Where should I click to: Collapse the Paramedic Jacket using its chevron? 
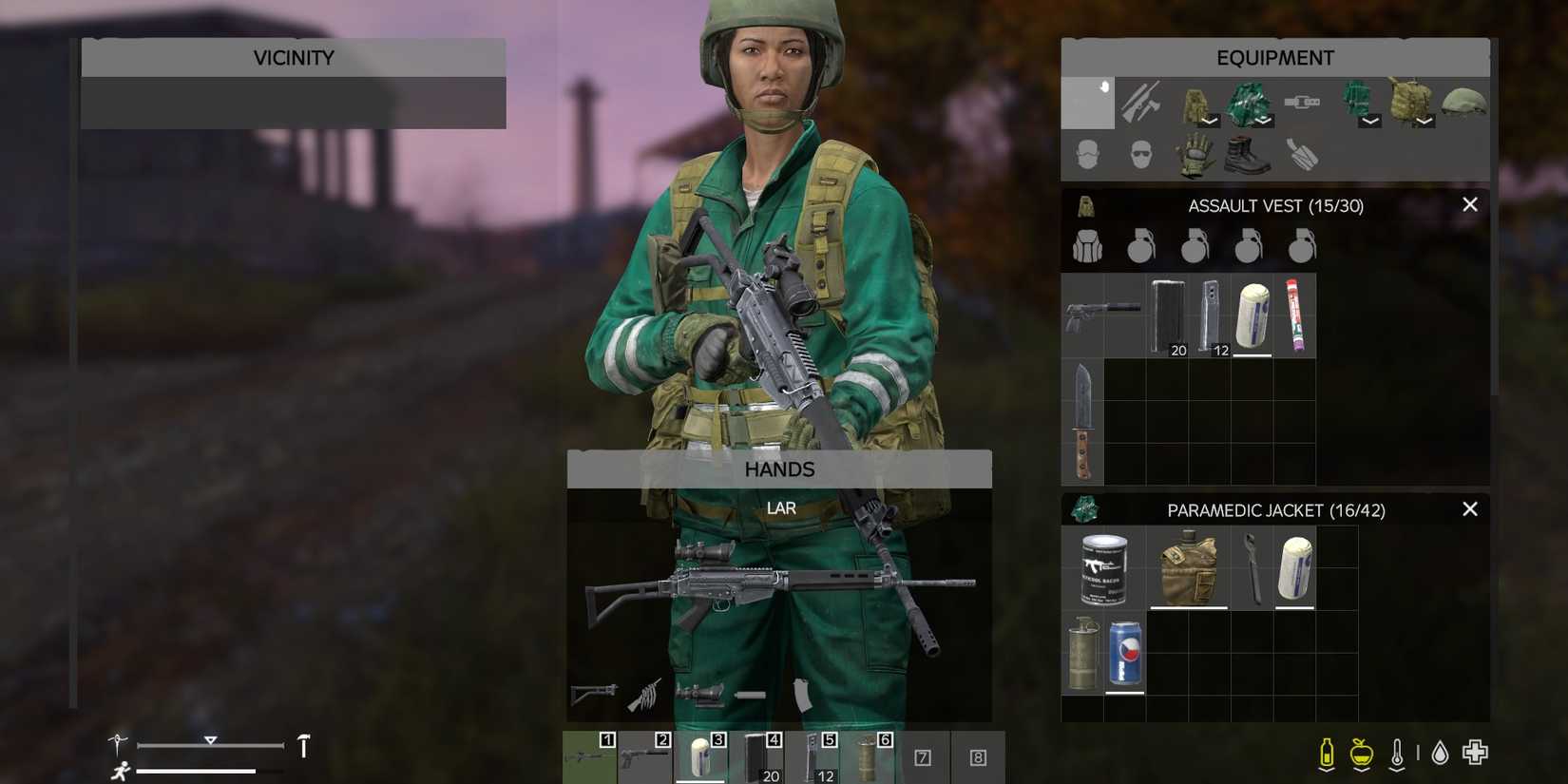pyautogui.click(x=1262, y=122)
